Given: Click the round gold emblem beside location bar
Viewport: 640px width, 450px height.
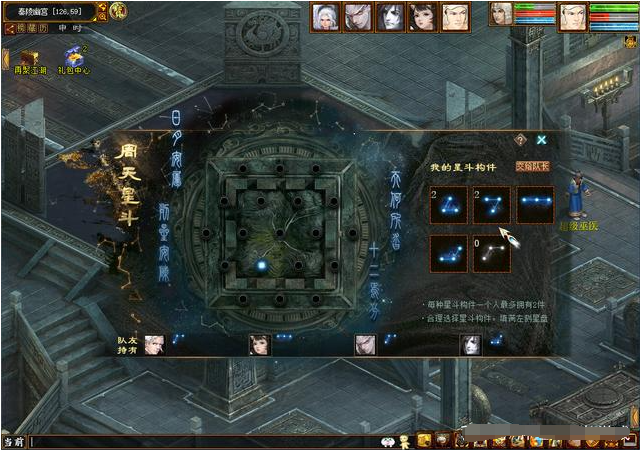Looking at the screenshot, I should 118,12.
